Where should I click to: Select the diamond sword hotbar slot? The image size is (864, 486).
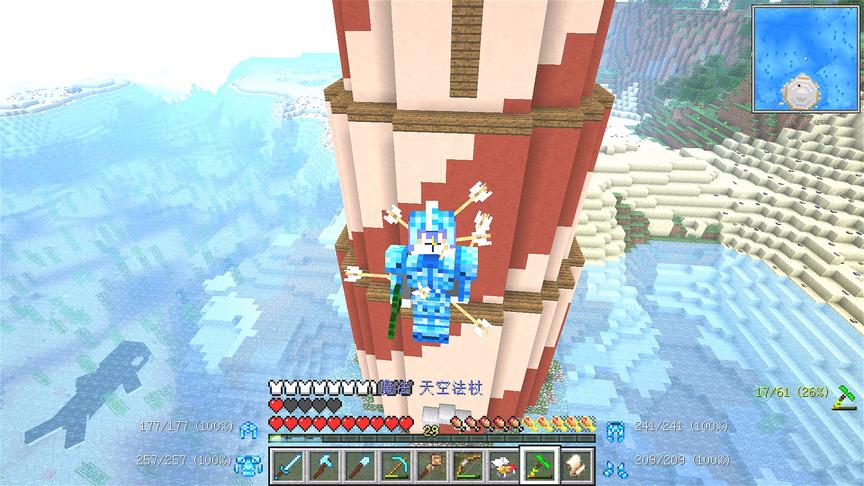click(288, 465)
